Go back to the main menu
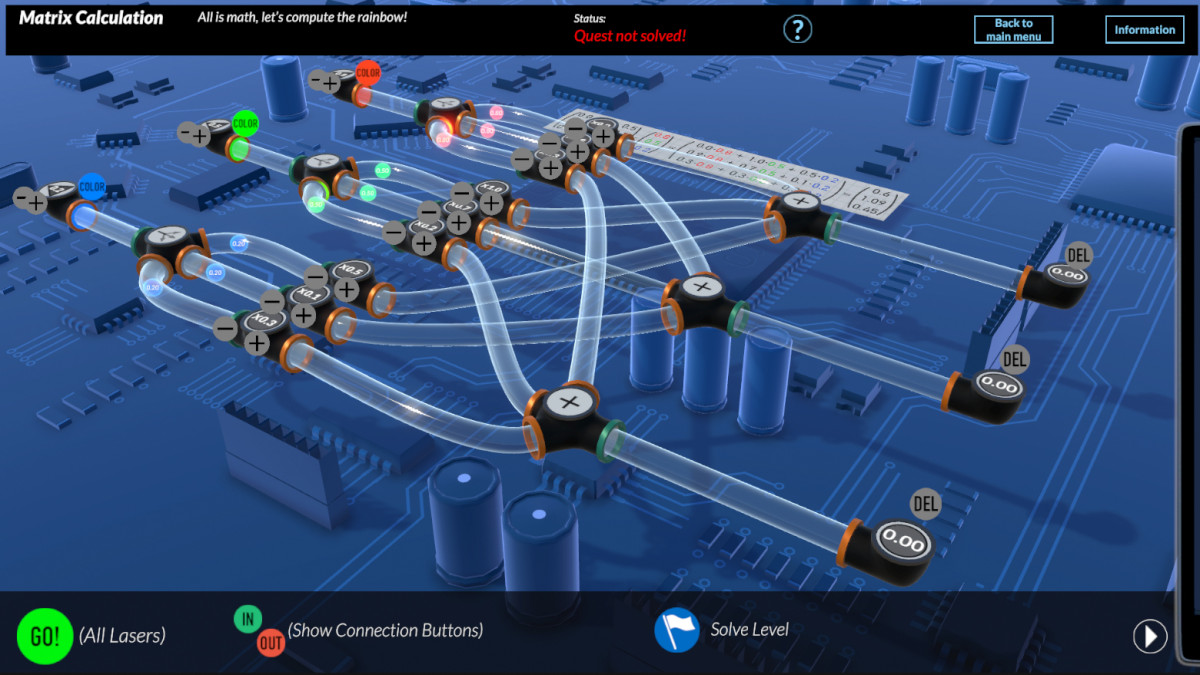The width and height of the screenshot is (1200, 675). point(1013,30)
